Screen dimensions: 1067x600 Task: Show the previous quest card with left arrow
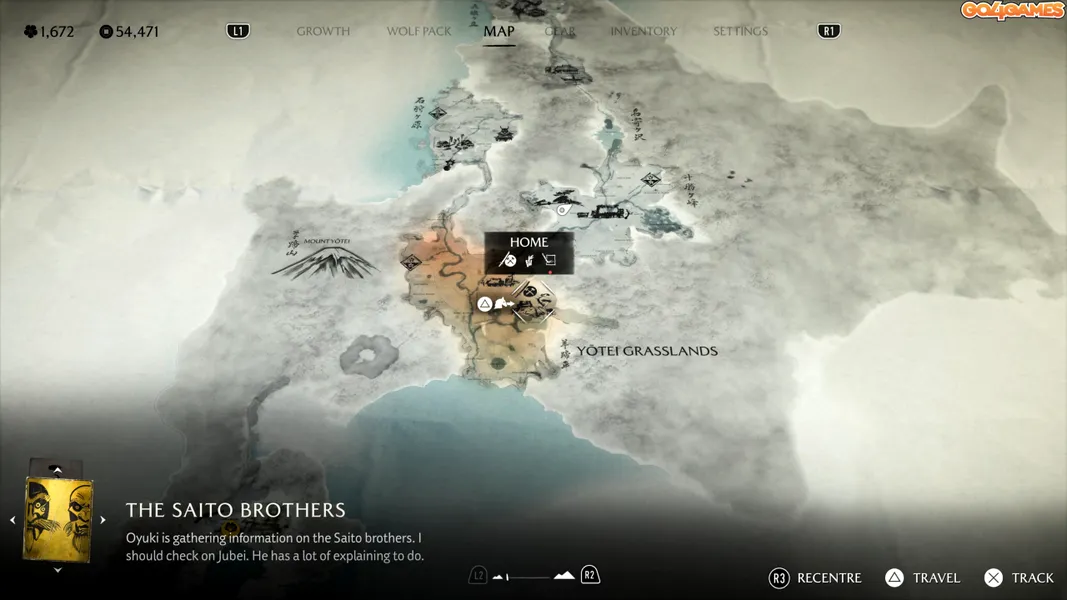[13, 520]
